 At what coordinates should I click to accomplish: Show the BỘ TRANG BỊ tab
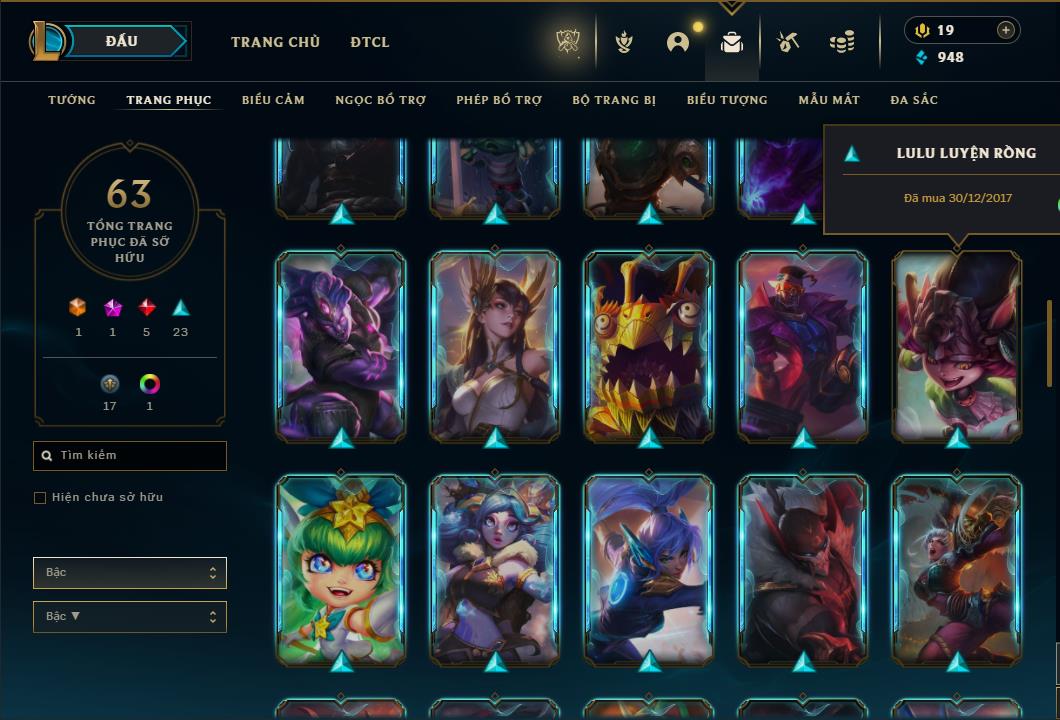(x=614, y=100)
